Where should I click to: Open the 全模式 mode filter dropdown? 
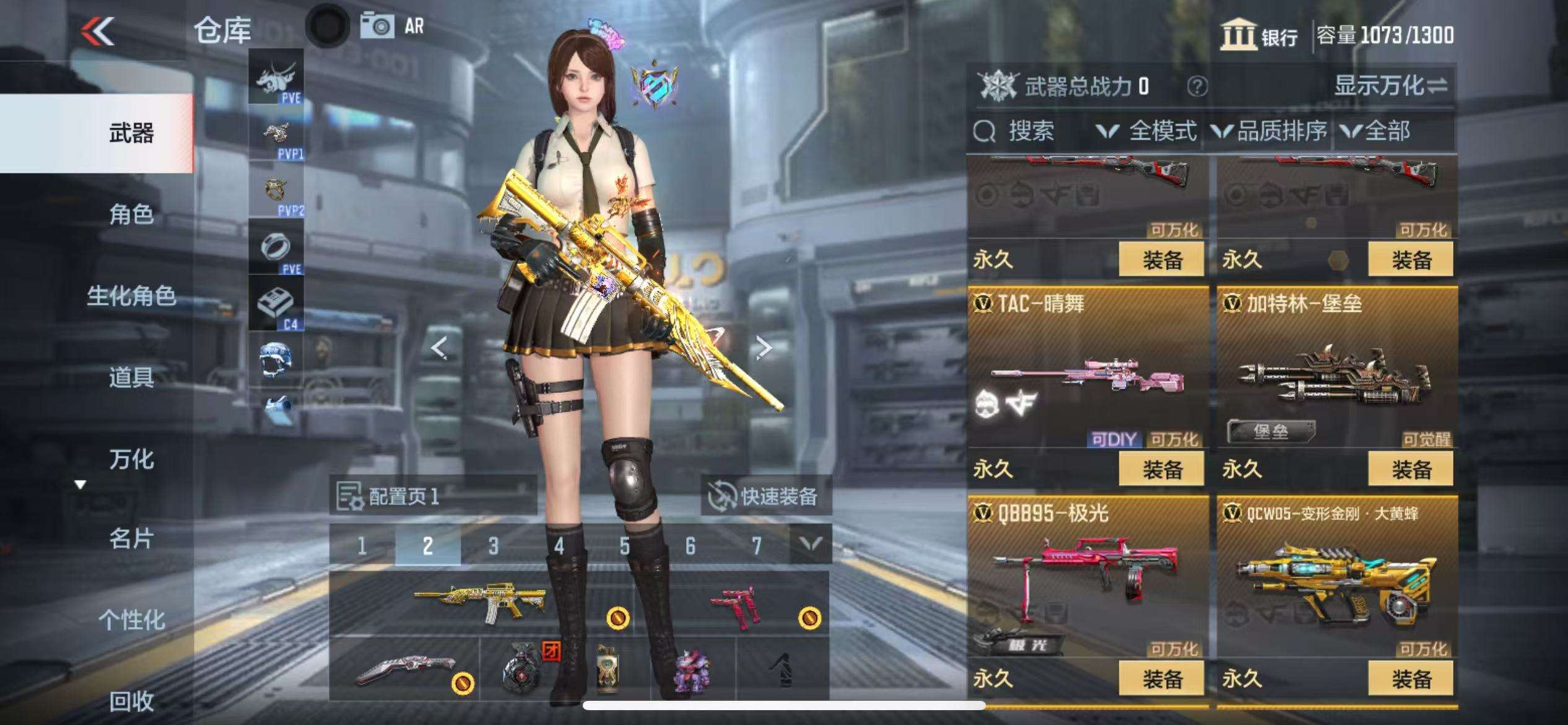1147,131
